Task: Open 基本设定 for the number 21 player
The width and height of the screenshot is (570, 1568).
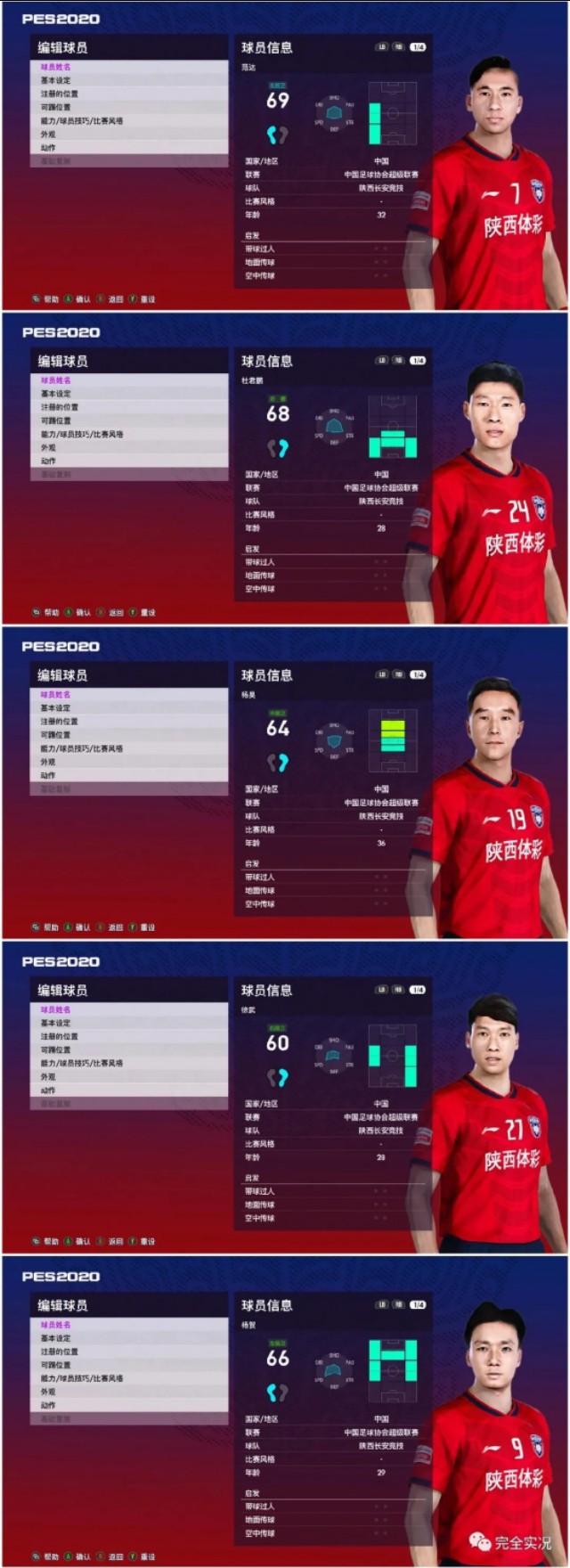Action: 56,1023
